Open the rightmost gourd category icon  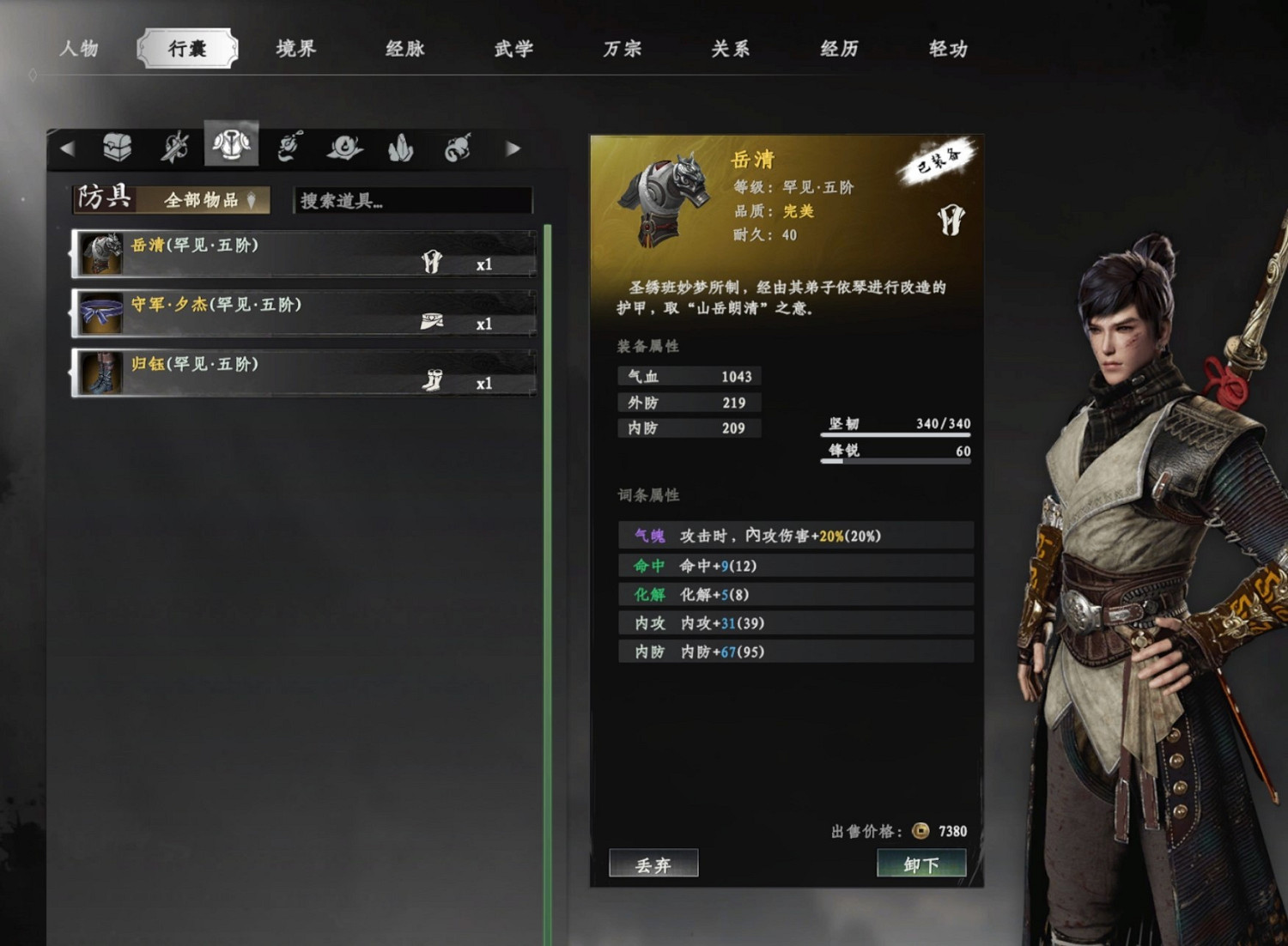459,148
